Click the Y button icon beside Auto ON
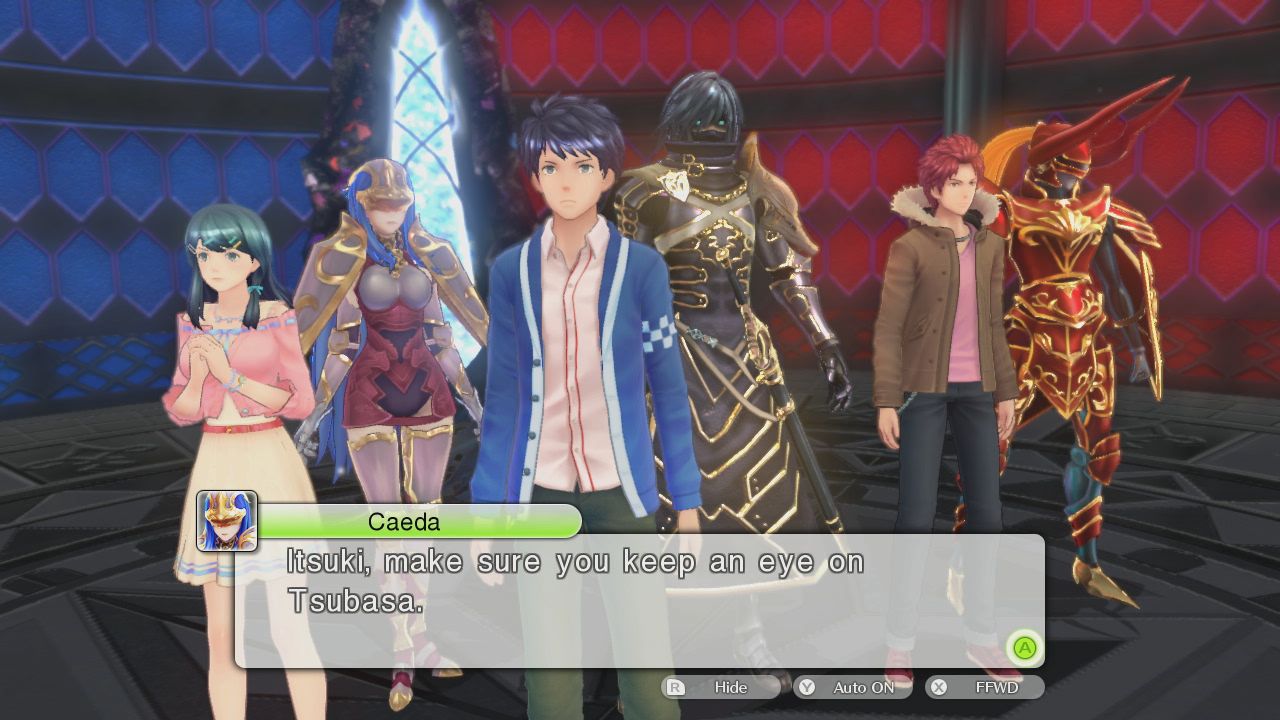Viewport: 1280px width, 720px height. click(x=806, y=687)
